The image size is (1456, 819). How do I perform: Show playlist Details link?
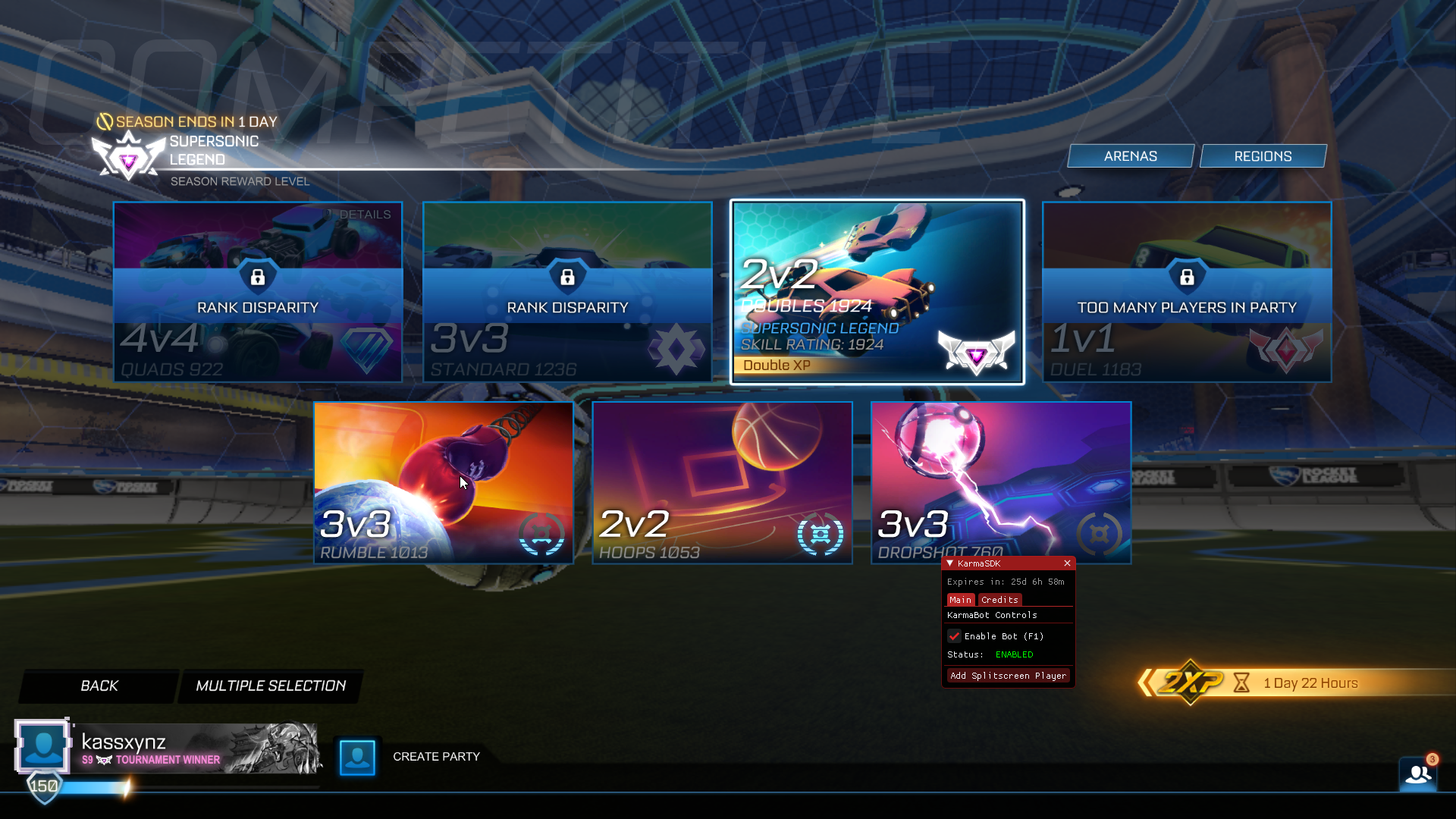point(365,215)
